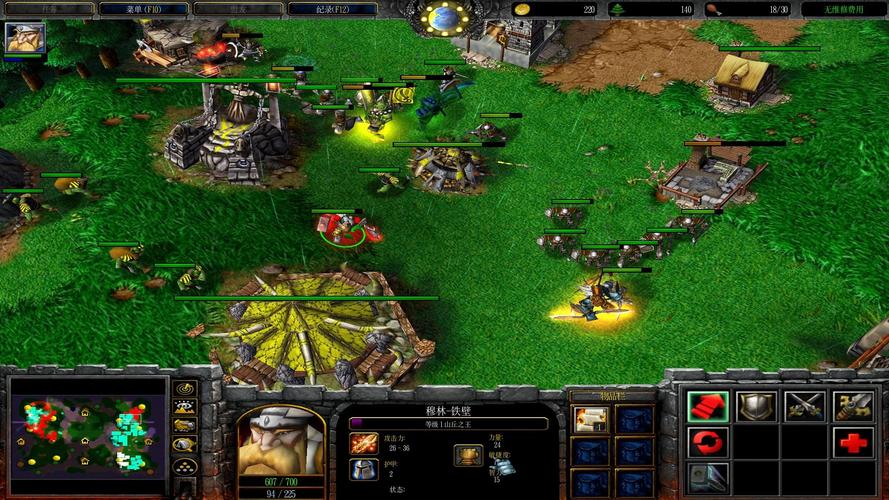Open the 纪录 (F12) message log
889x500 pixels.
coord(318,9)
